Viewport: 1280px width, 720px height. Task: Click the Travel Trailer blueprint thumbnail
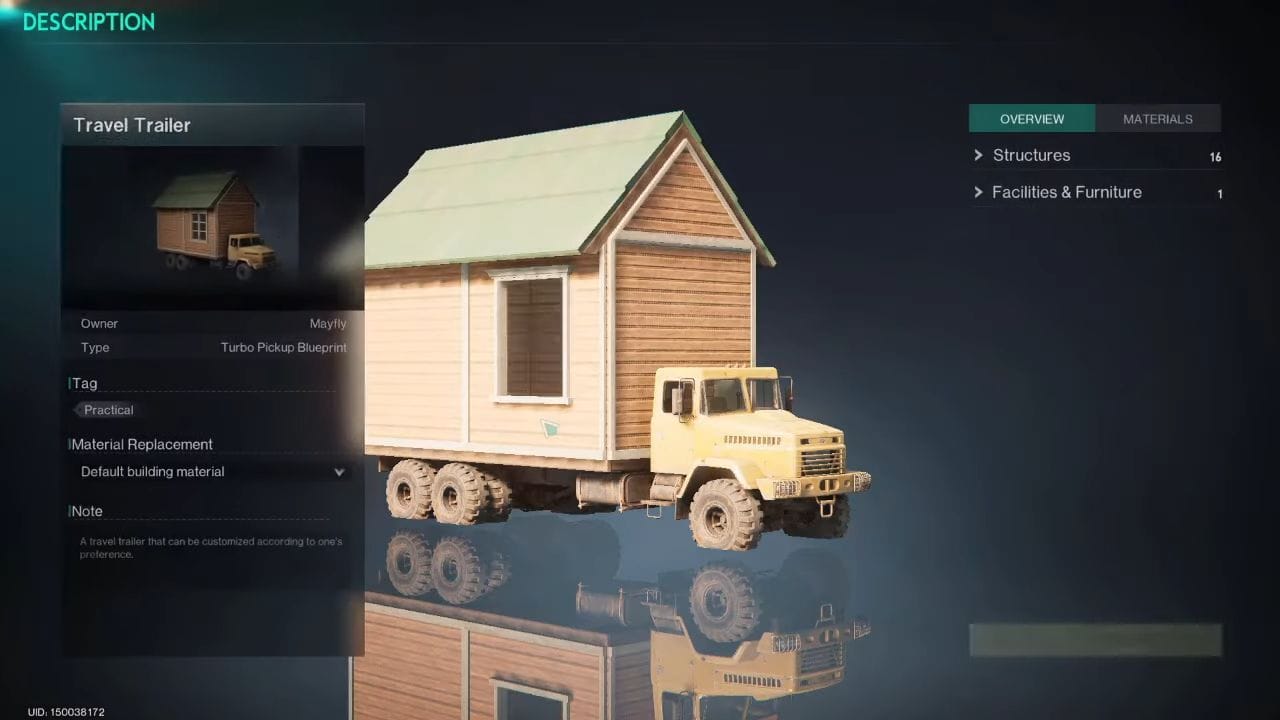tap(212, 225)
